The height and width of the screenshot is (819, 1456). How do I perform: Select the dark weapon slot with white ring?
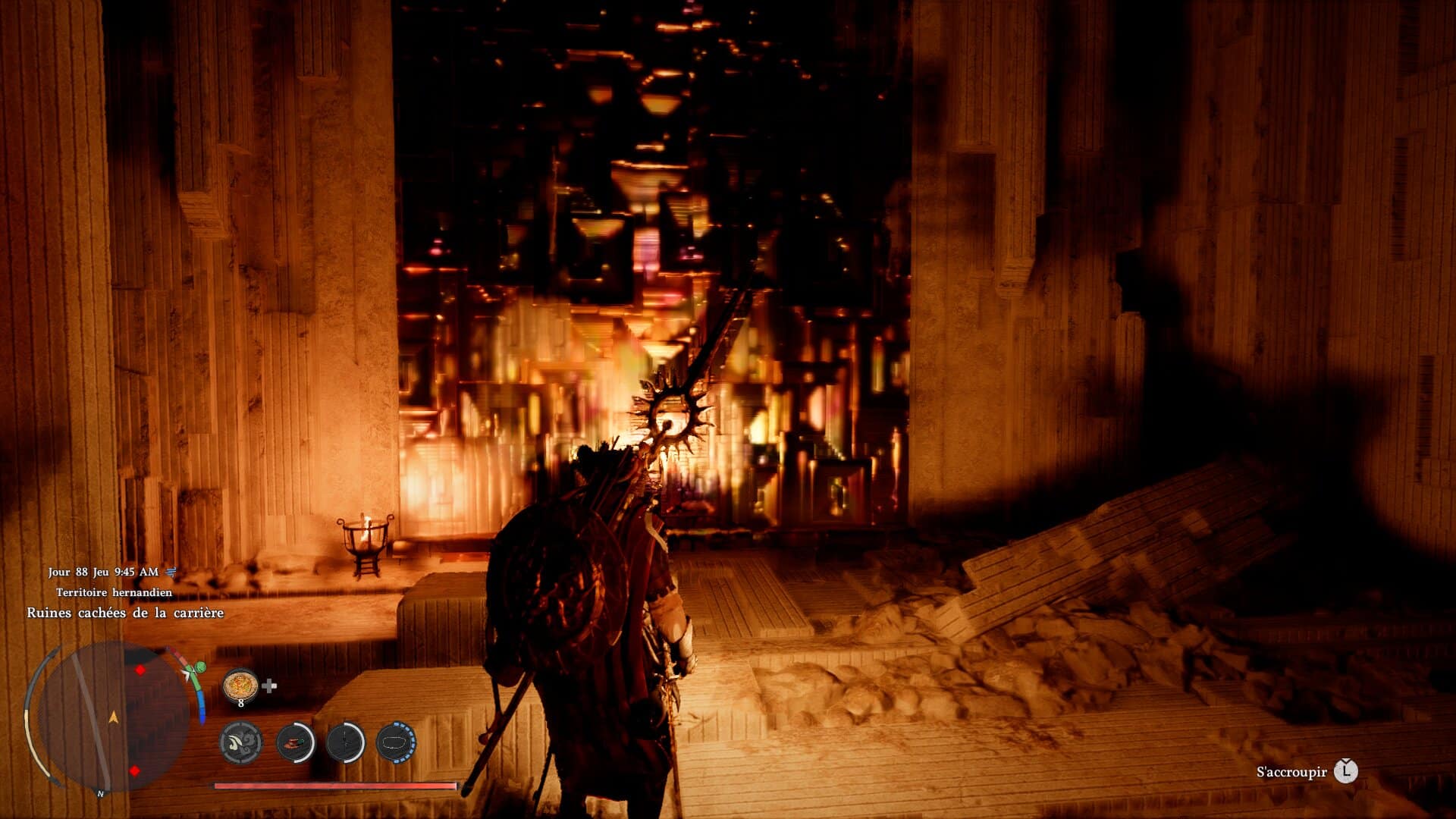point(346,742)
